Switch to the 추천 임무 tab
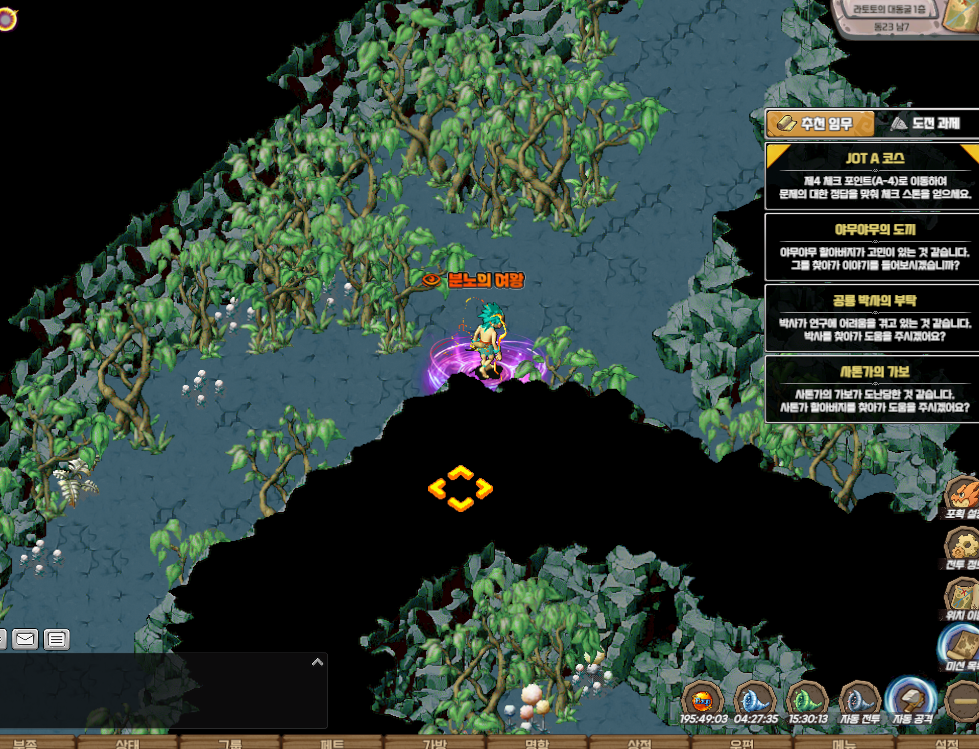 coord(820,123)
